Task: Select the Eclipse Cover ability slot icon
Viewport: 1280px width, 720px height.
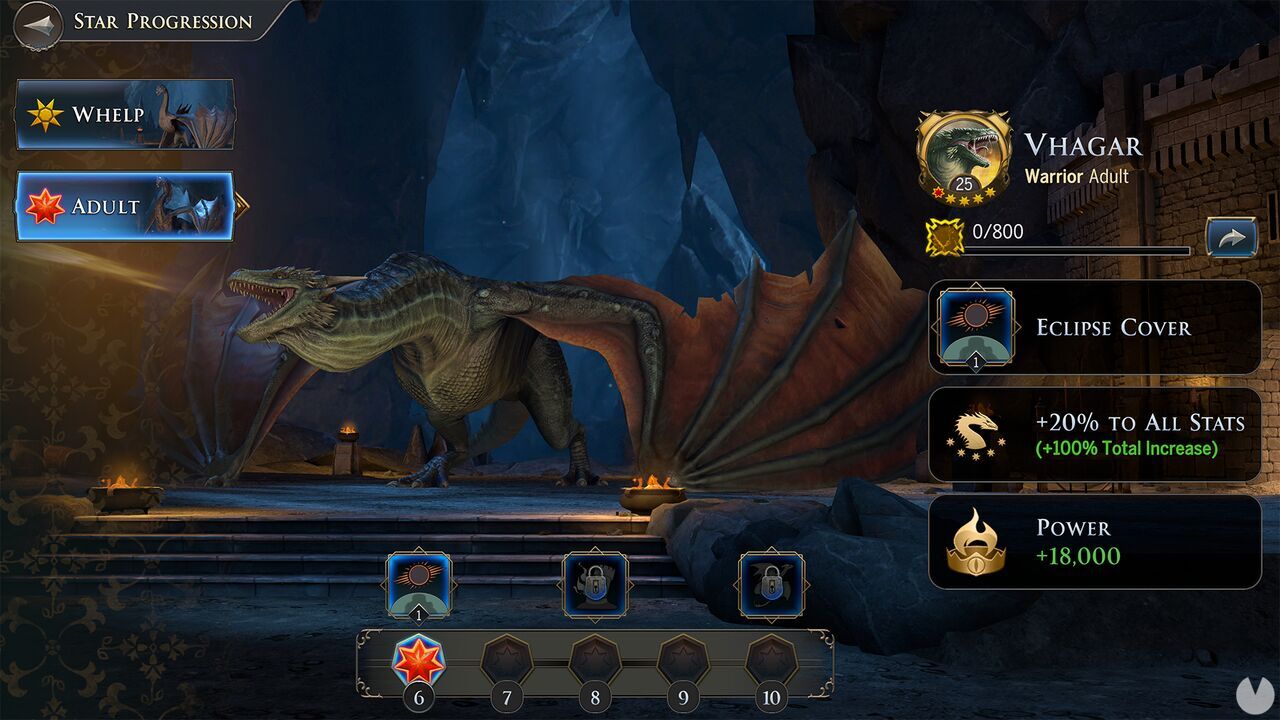Action: (421, 585)
